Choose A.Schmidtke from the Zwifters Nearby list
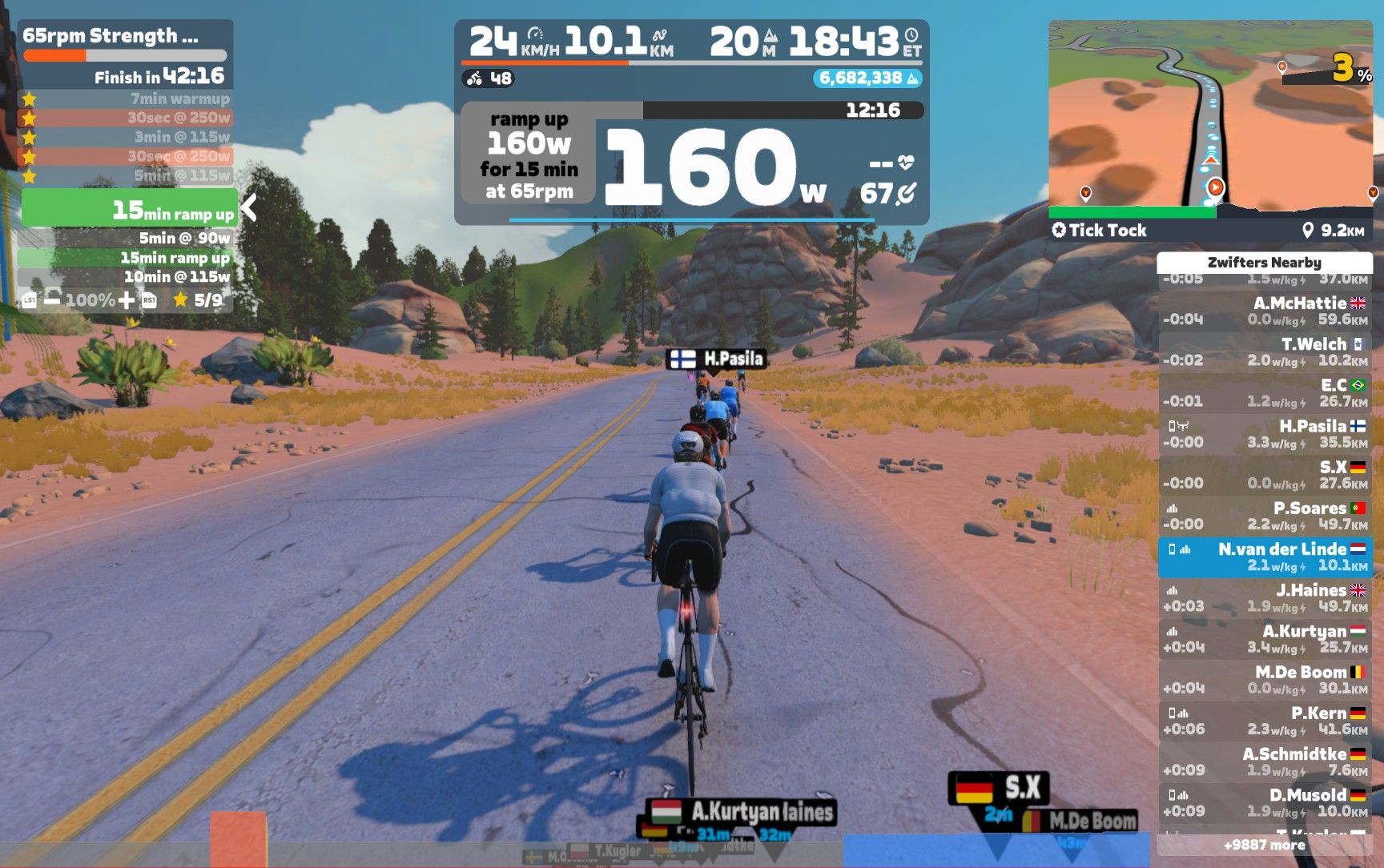The image size is (1384, 868). pos(1265,762)
